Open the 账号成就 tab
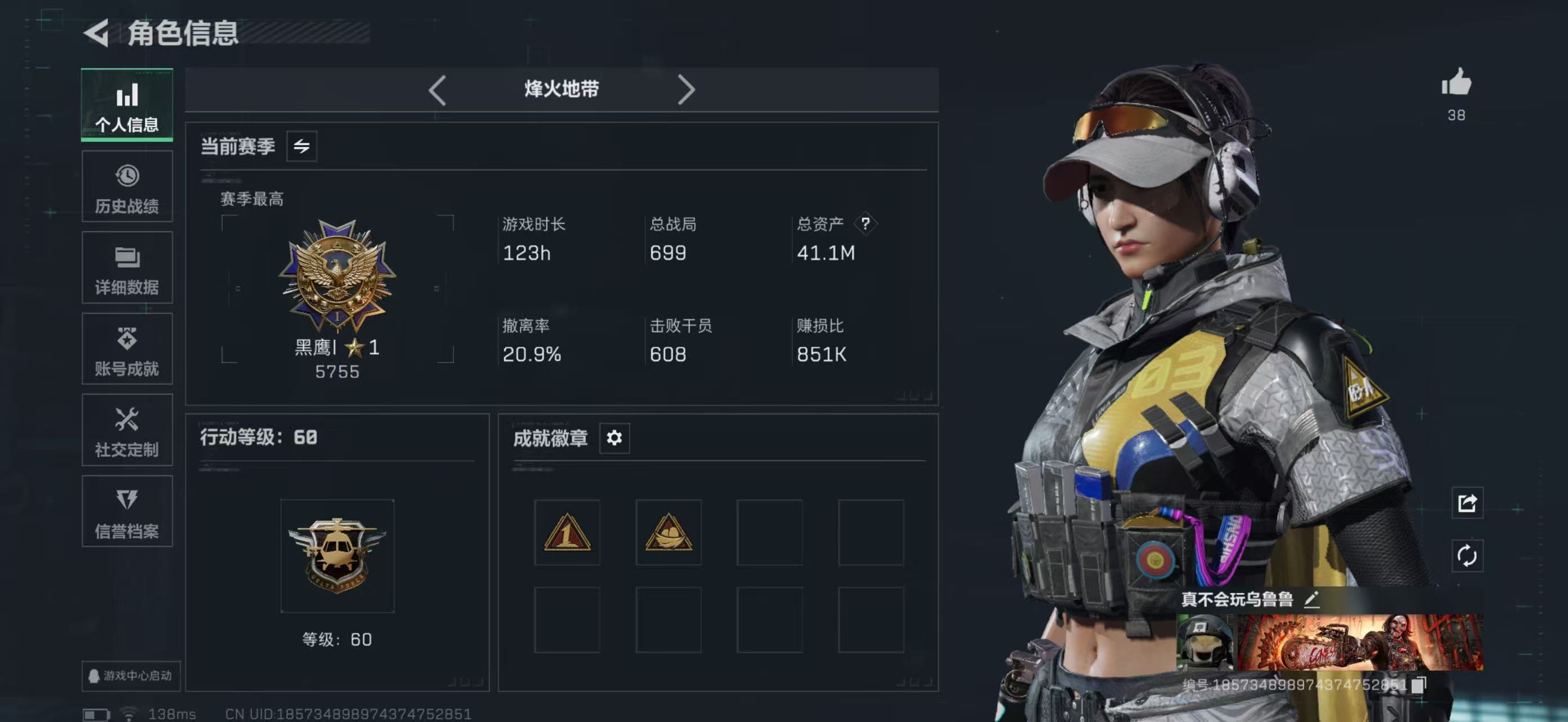The width and height of the screenshot is (1568, 722). point(127,349)
